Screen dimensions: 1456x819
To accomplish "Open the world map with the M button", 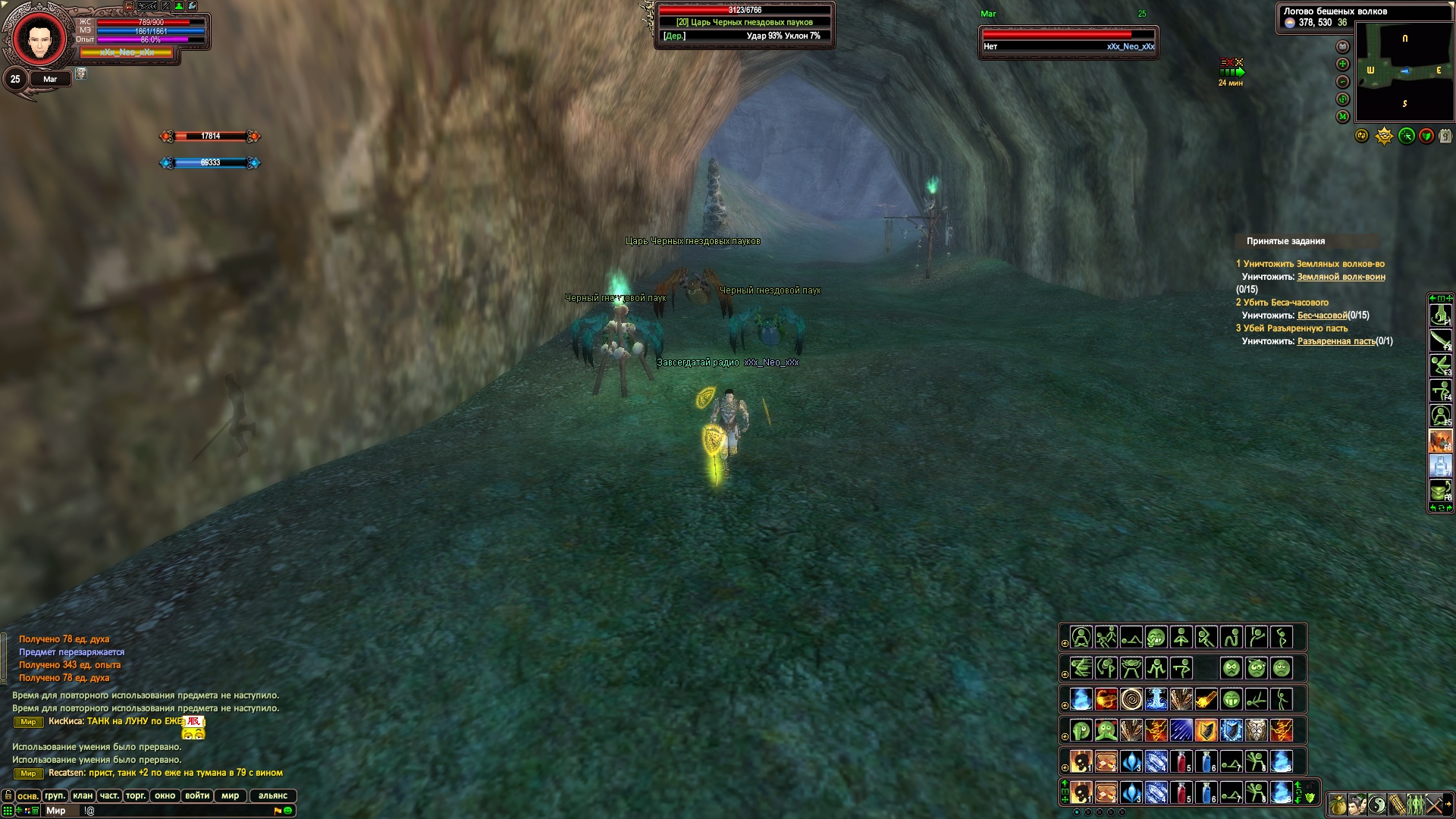I will pos(1343,117).
